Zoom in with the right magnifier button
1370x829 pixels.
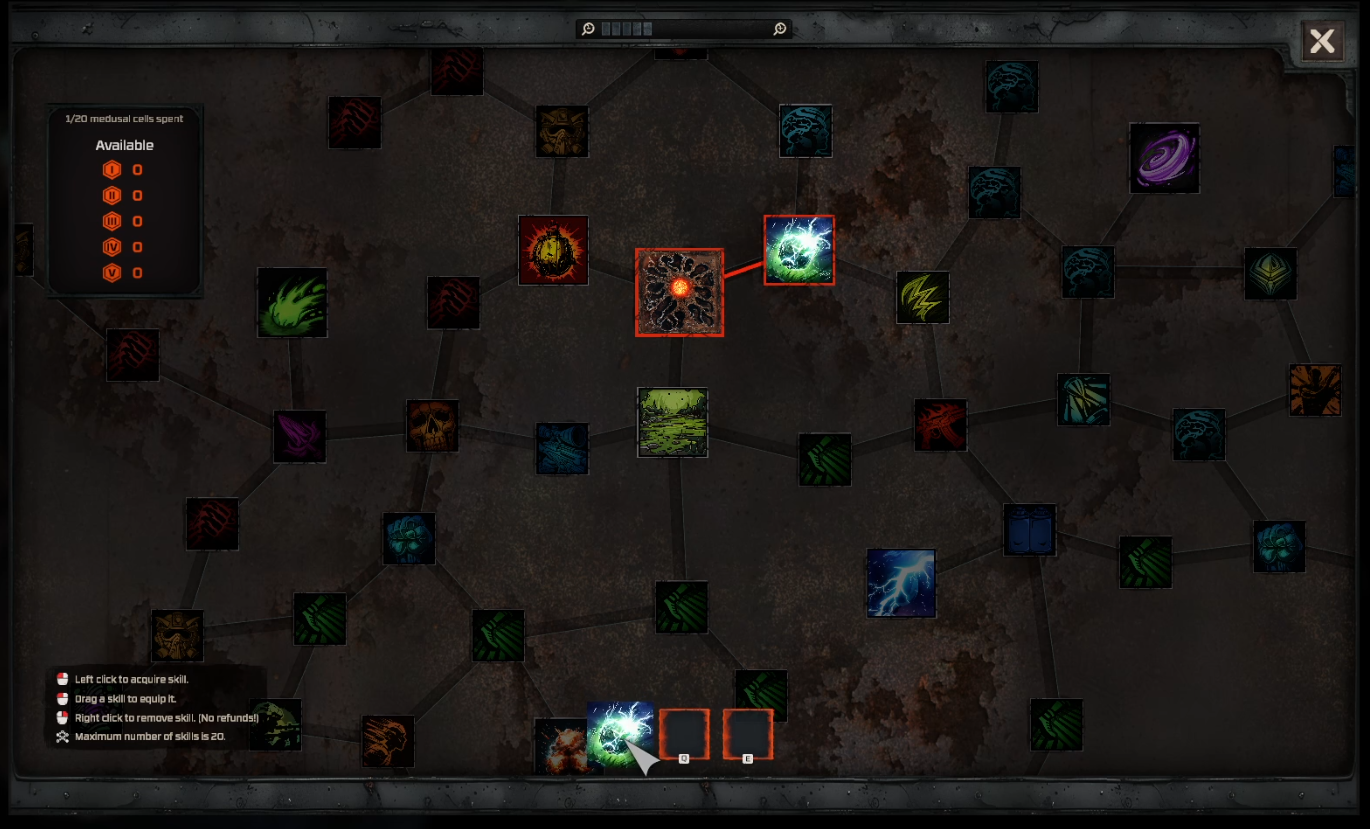pyautogui.click(x=780, y=29)
